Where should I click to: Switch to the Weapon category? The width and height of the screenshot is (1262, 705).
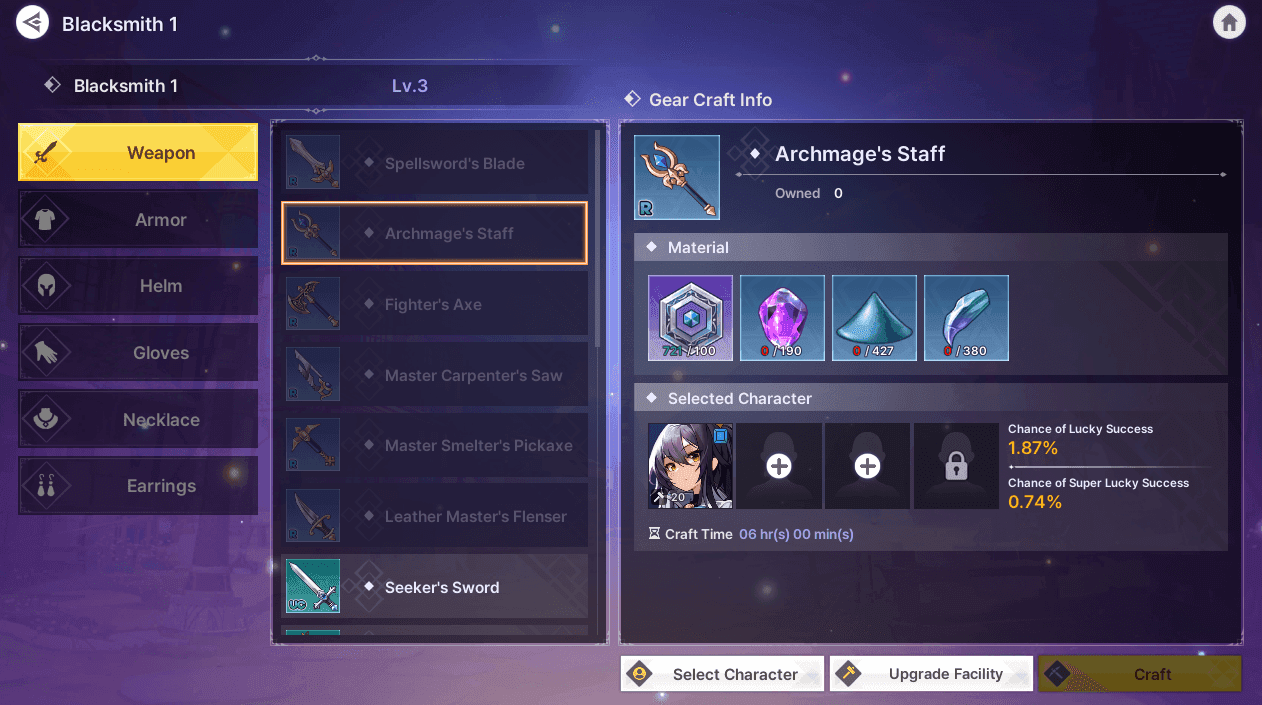tap(138, 153)
